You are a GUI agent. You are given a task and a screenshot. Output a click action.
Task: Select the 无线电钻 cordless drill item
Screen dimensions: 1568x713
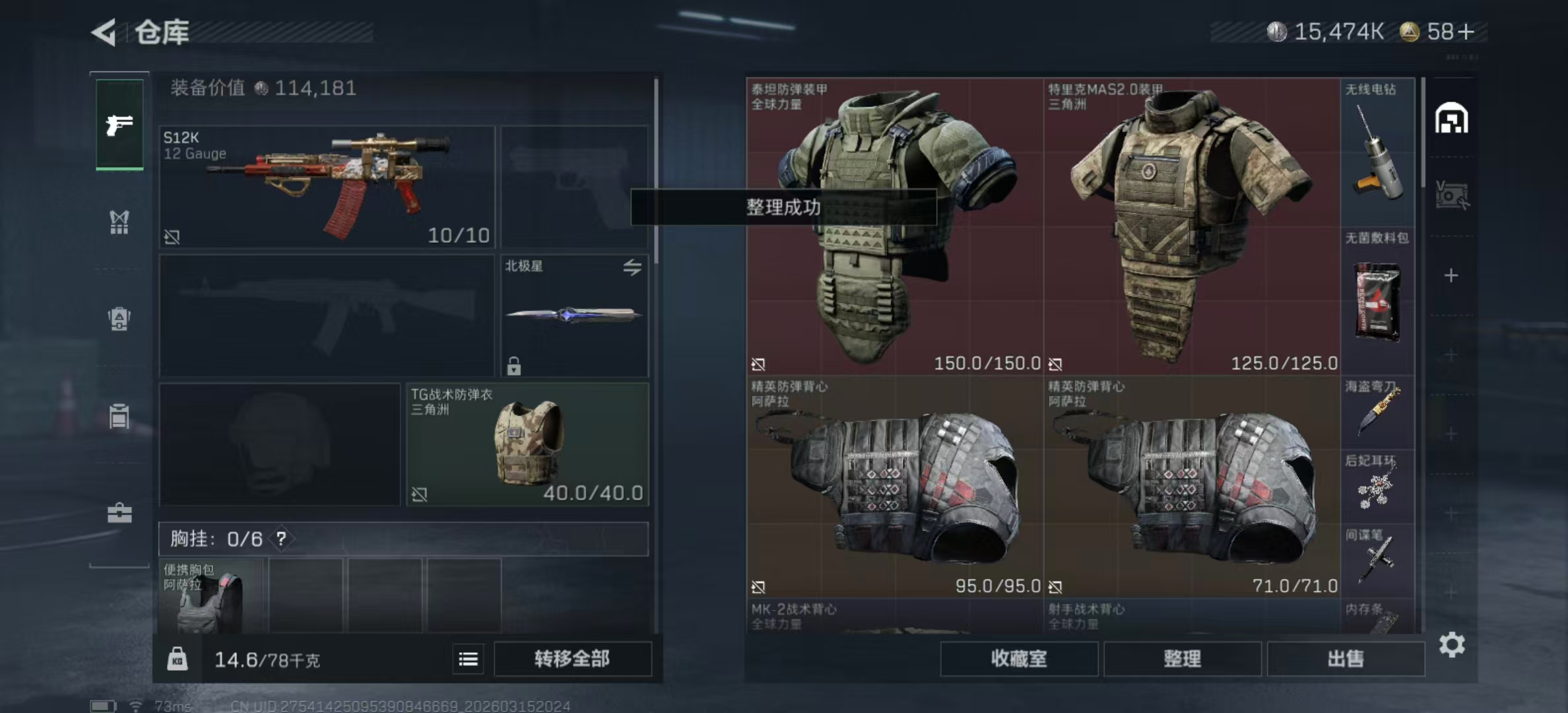[x=1378, y=153]
